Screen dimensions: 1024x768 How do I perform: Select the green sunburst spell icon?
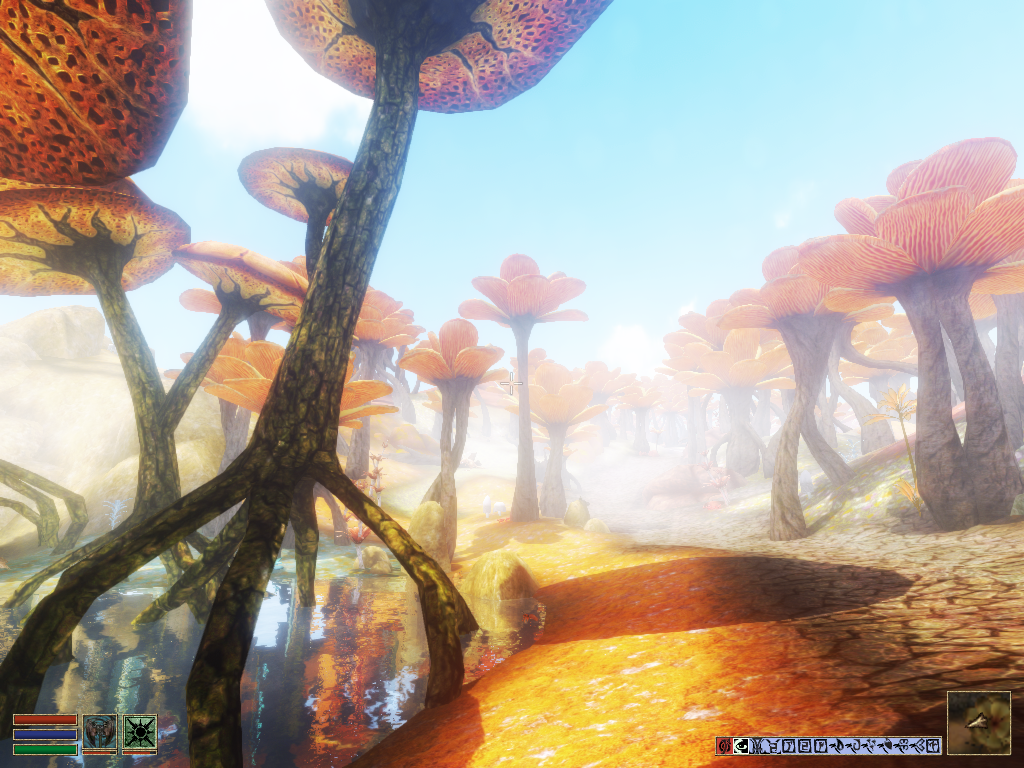pyautogui.click(x=139, y=733)
